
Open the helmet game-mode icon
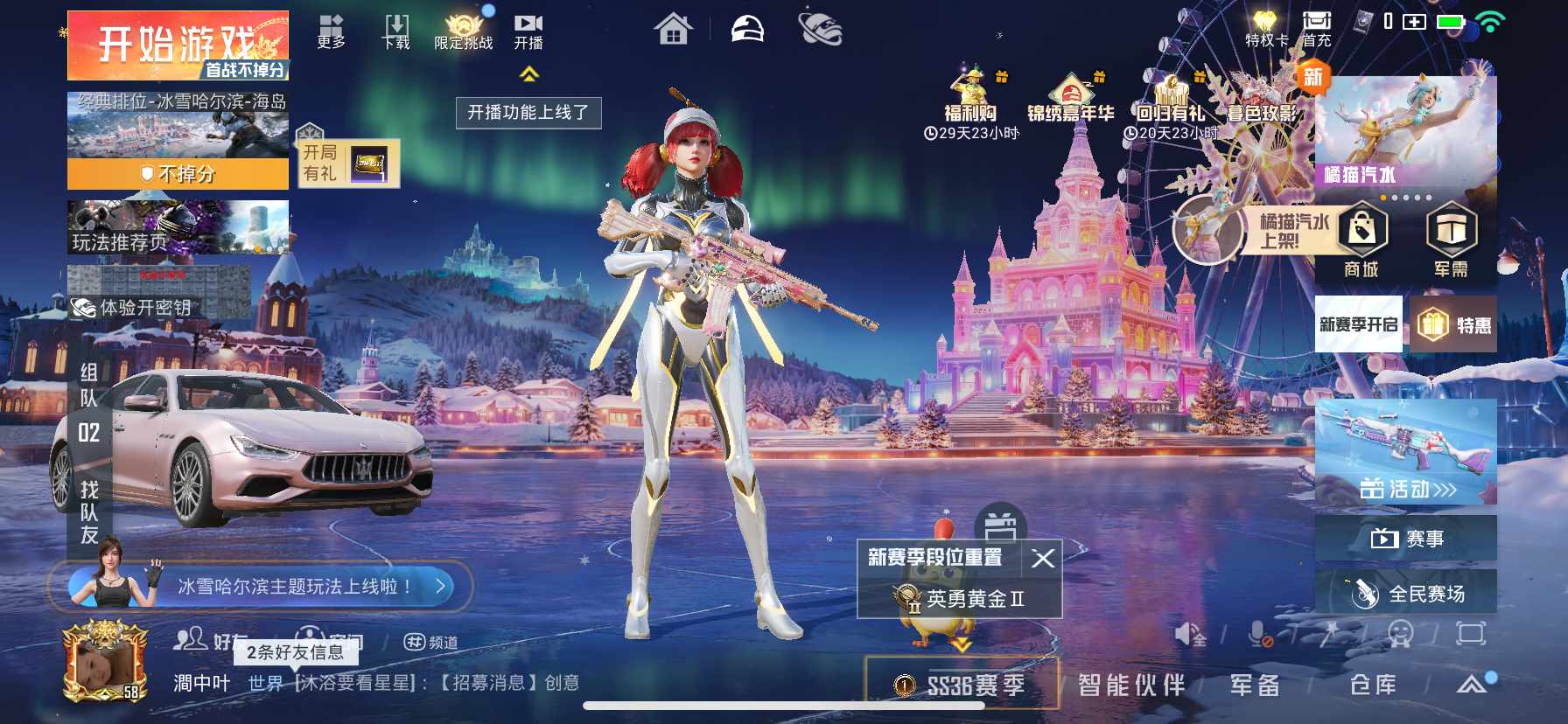pyautogui.click(x=748, y=29)
